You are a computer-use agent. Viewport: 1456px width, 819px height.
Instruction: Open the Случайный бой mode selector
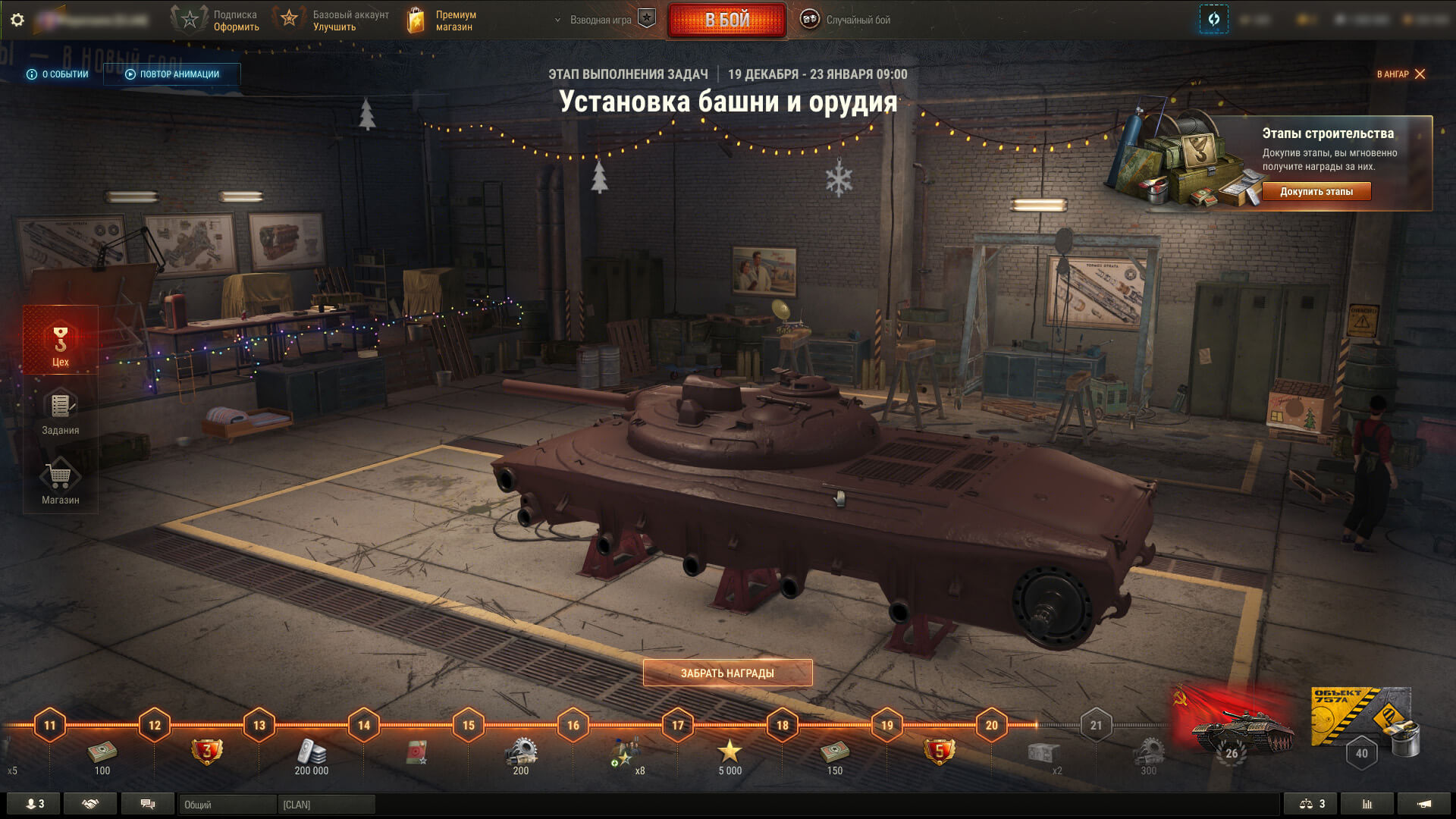pos(846,20)
